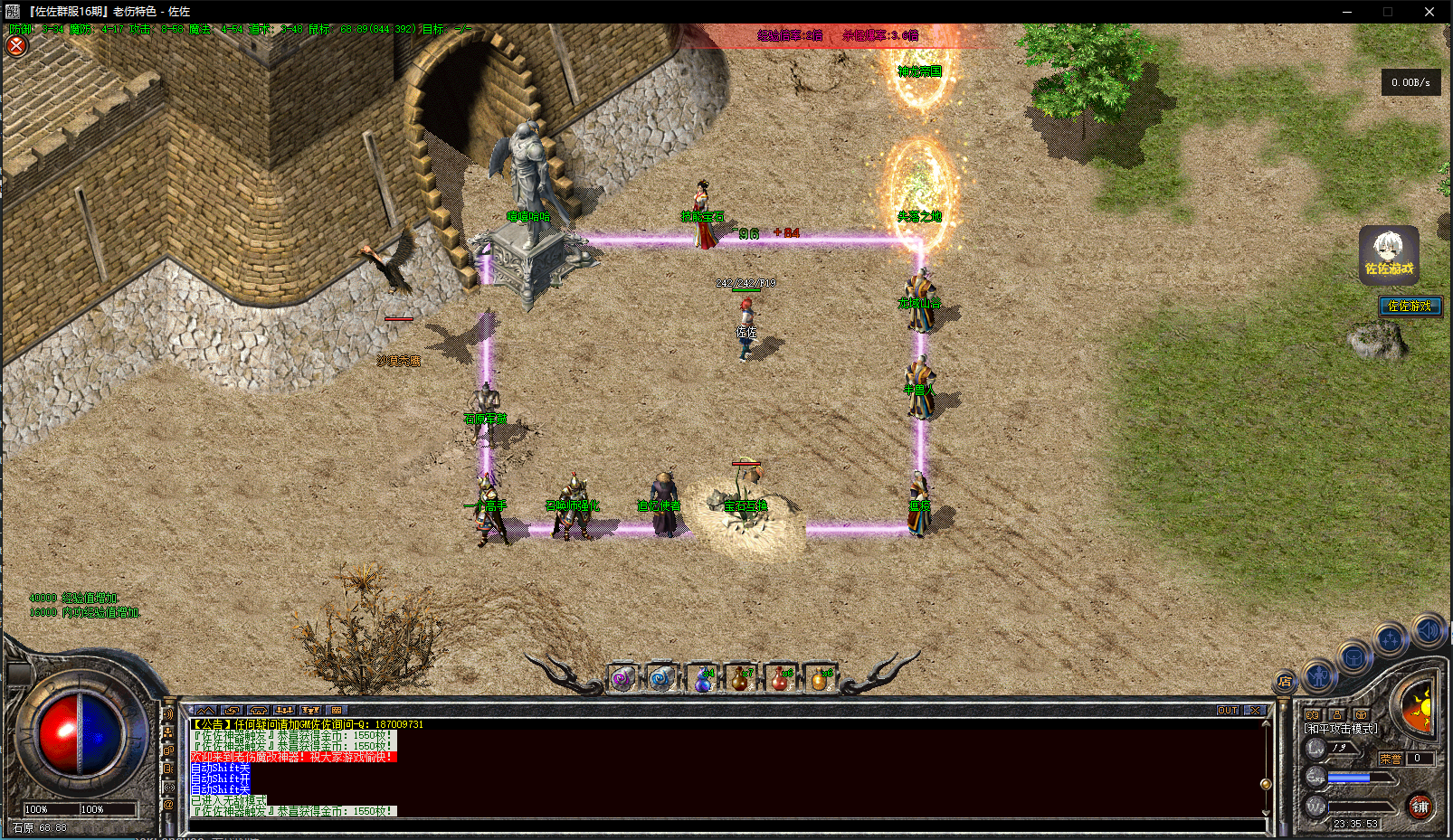Screen dimensions: 1453x840
Task: Open the 佐佐游戏 avatar icon
Action: (1389, 254)
